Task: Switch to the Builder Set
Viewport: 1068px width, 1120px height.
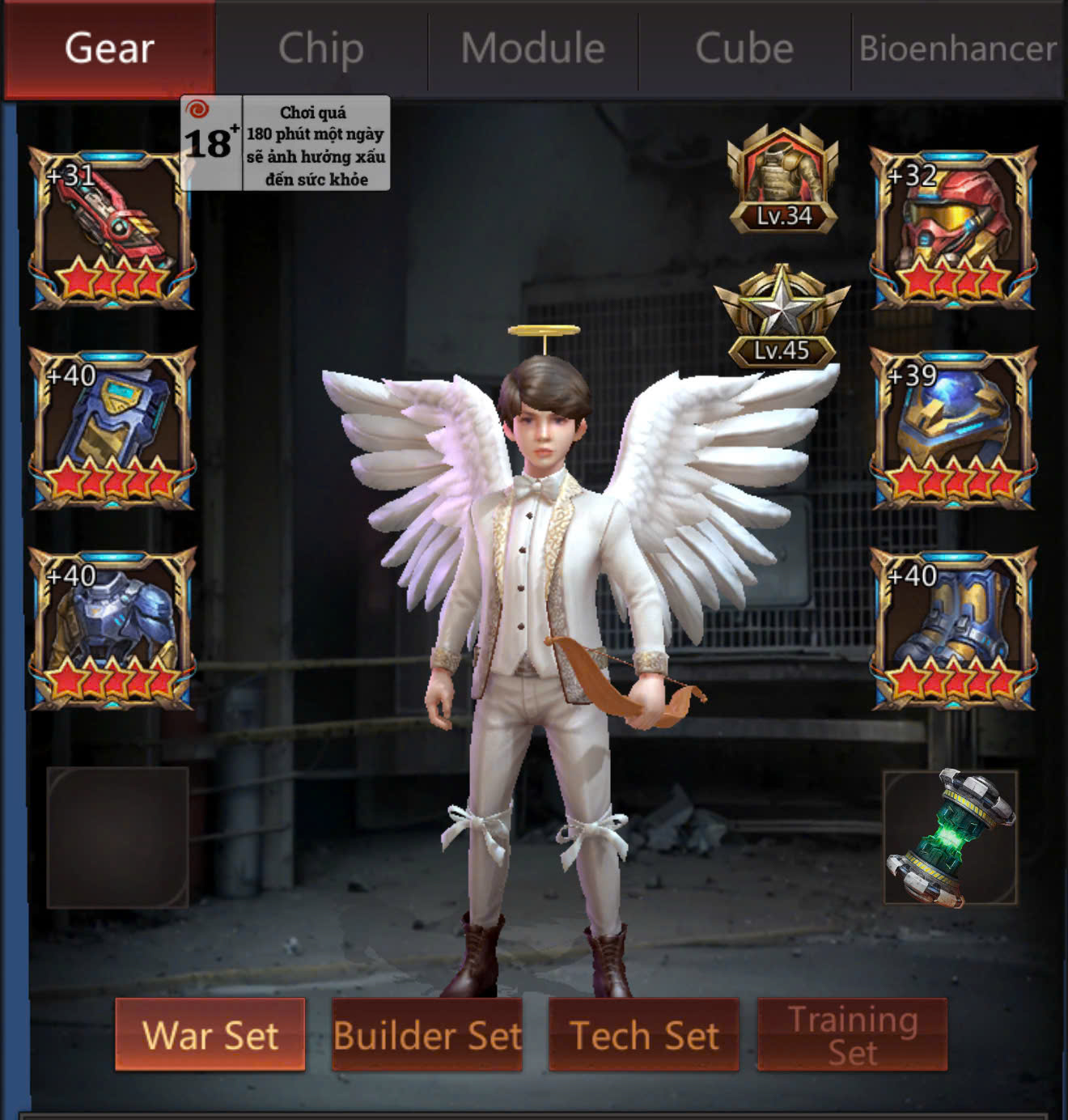Action: (427, 1035)
